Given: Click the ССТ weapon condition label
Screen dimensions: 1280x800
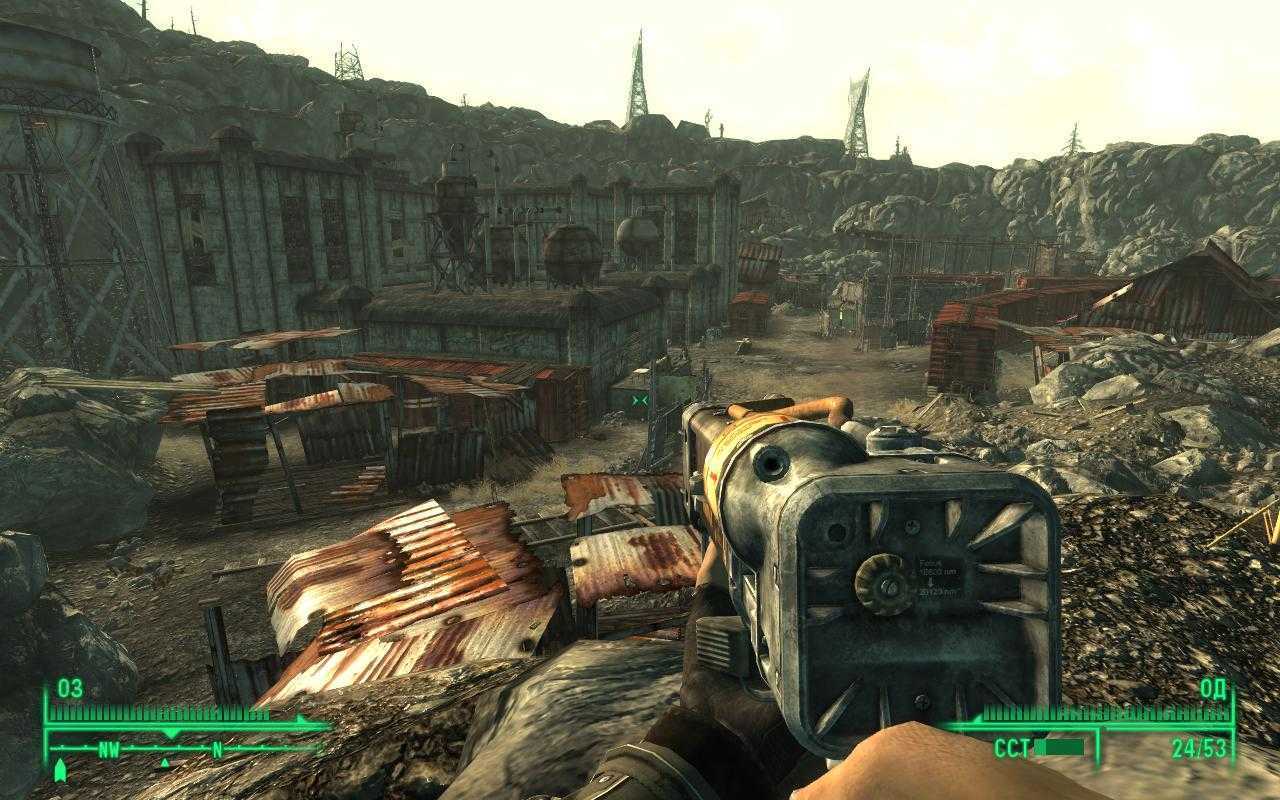Looking at the screenshot, I should [x=1011, y=747].
